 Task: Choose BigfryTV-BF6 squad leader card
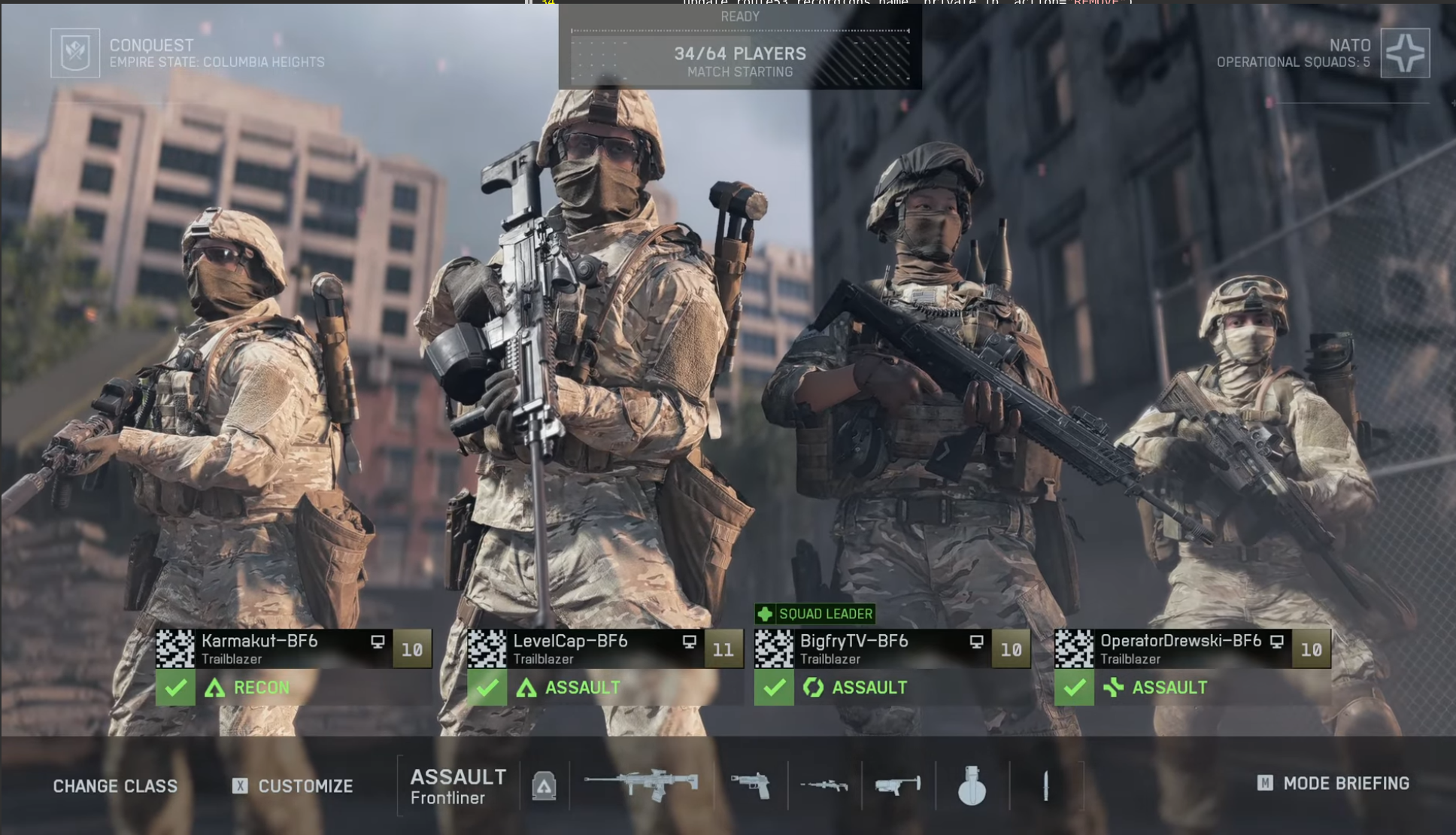(892, 648)
